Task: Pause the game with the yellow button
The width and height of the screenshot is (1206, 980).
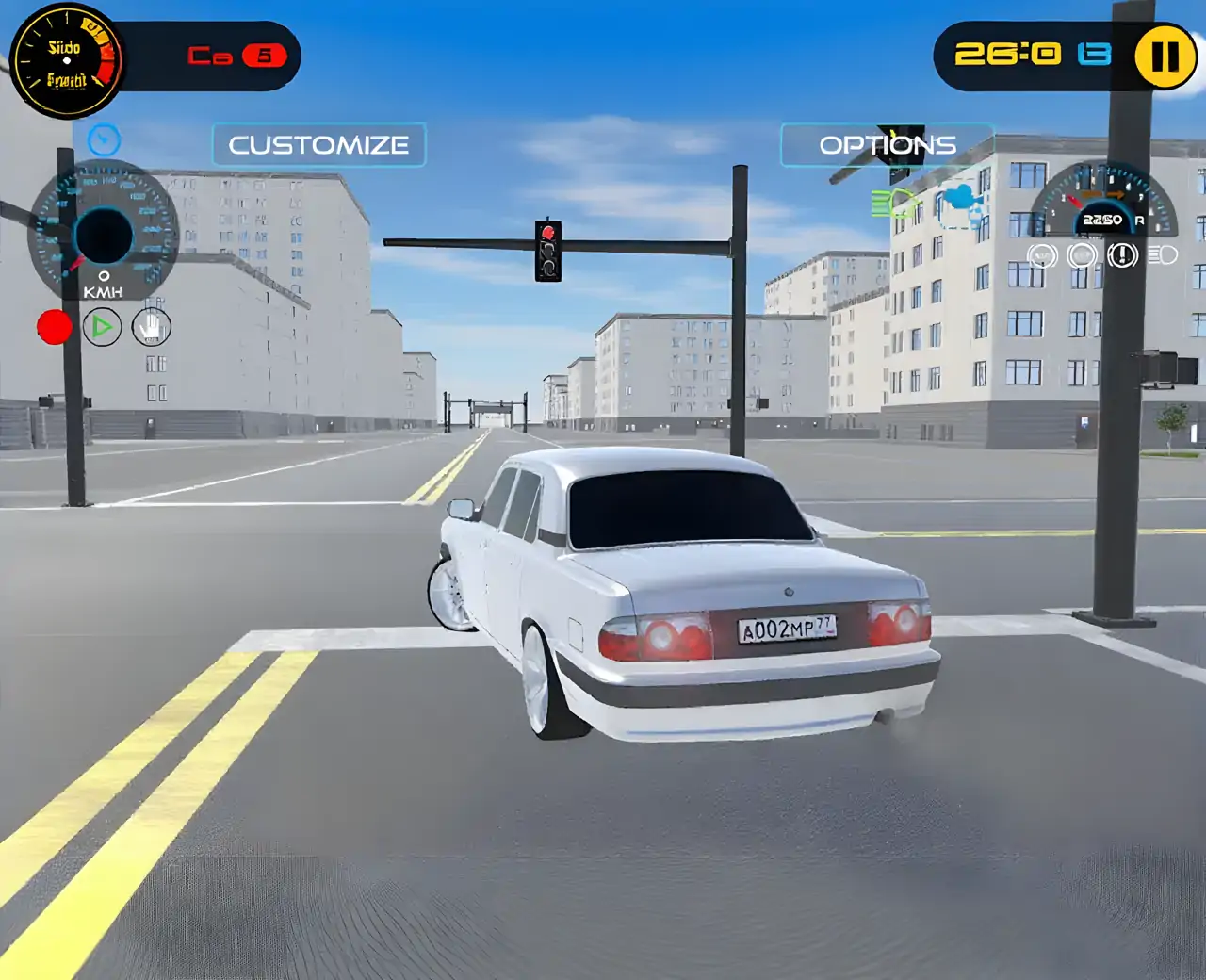Action: coord(1165,57)
